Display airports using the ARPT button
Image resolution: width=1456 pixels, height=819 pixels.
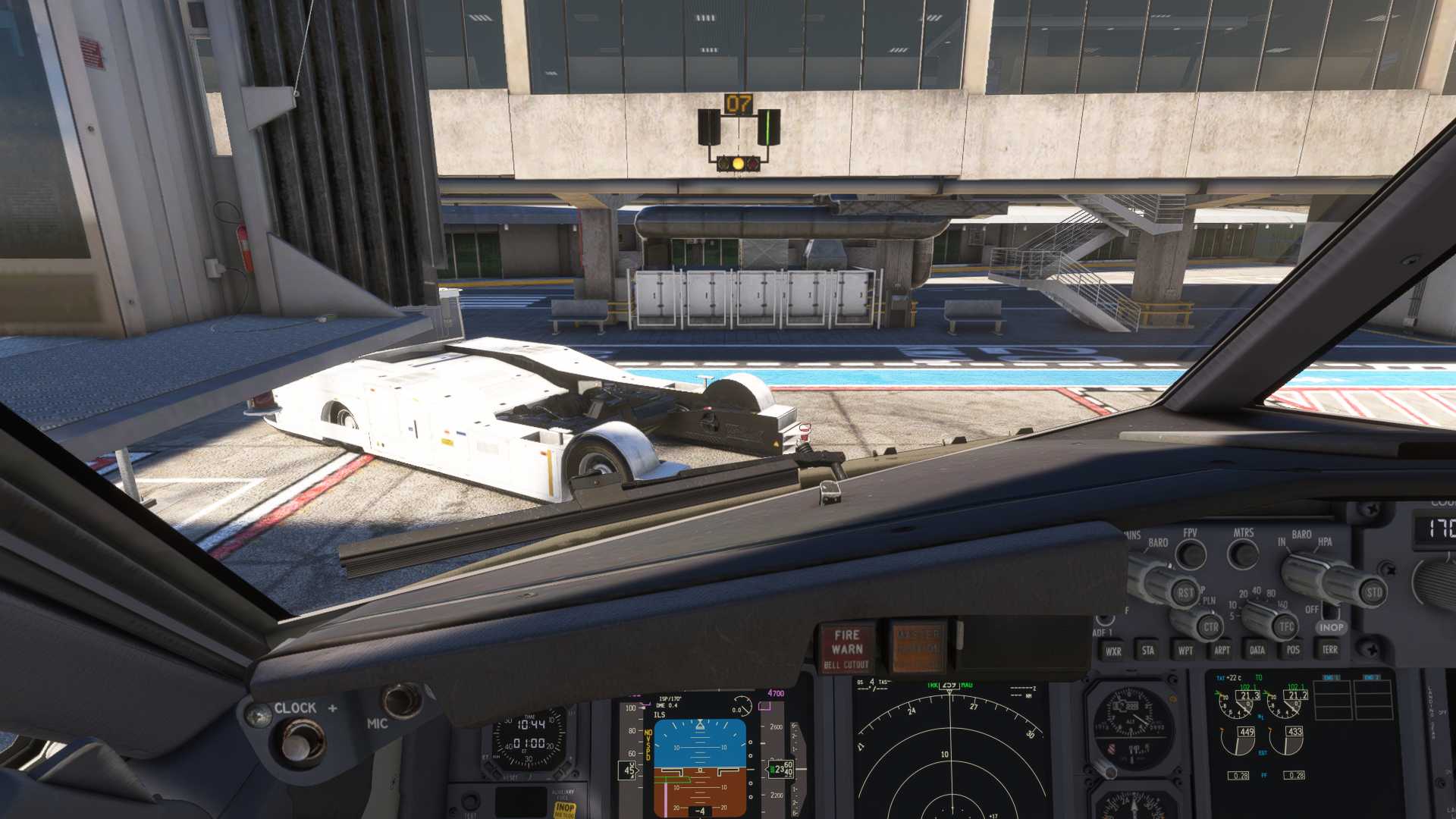coord(1221,650)
